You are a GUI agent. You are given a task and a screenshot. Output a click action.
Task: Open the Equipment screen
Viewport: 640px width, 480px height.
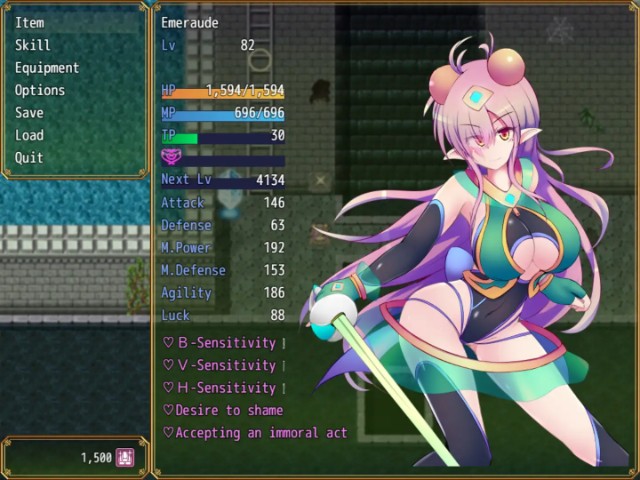pyautogui.click(x=47, y=68)
